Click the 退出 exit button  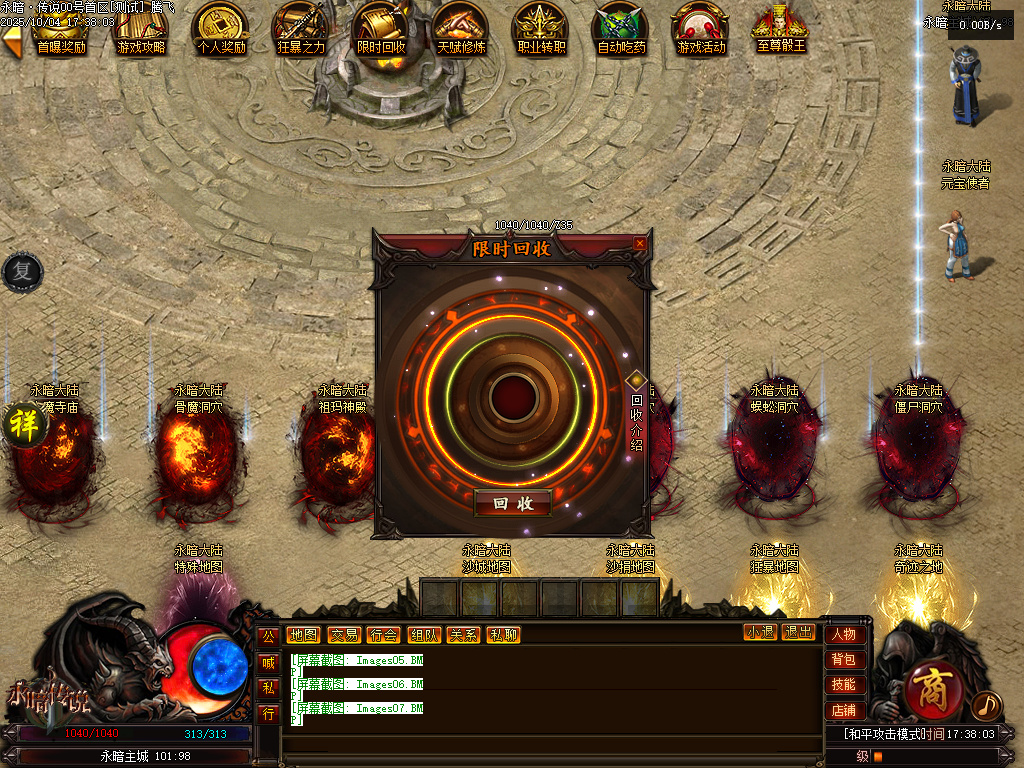click(x=798, y=632)
